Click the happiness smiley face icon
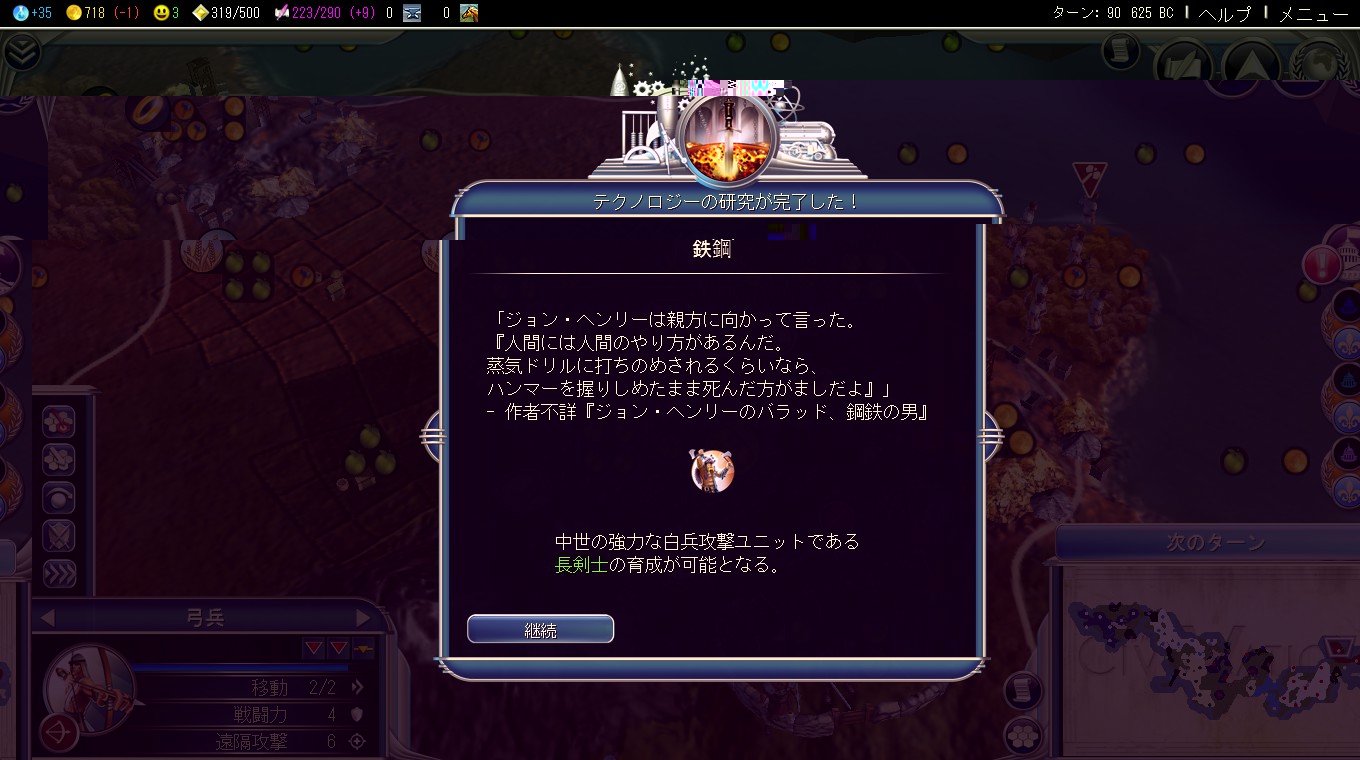Screen dimensions: 1360x760 [x=160, y=14]
